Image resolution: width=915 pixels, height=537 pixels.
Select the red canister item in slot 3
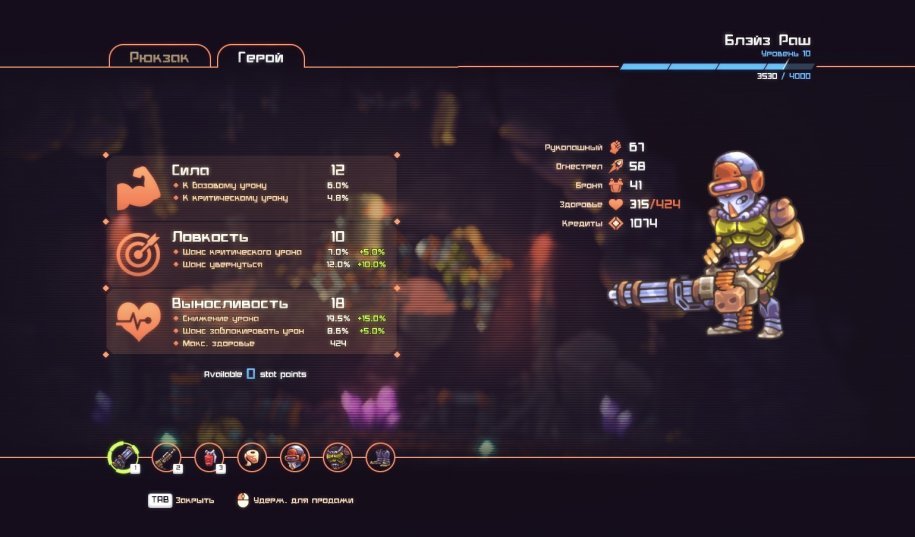pyautogui.click(x=208, y=457)
